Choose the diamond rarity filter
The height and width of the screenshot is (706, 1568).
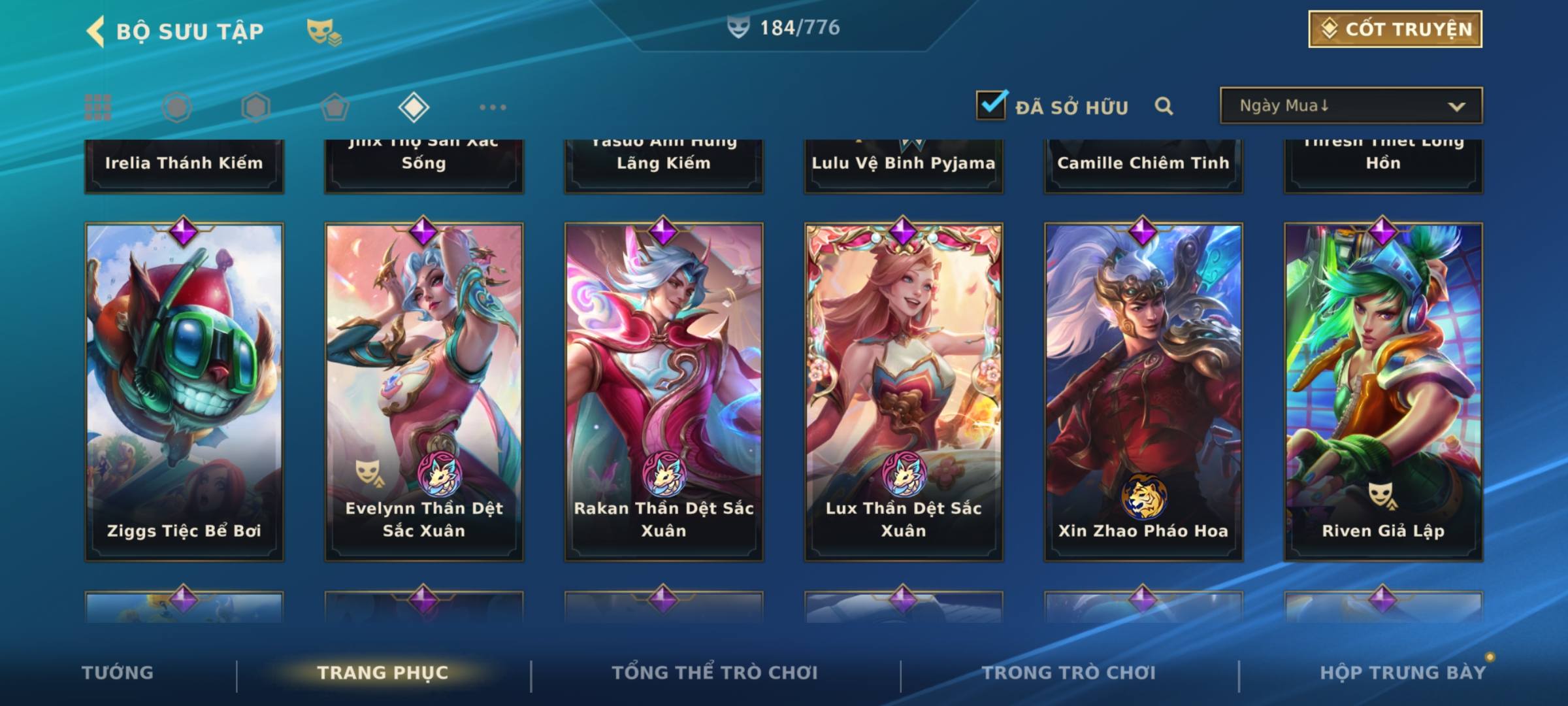(x=414, y=107)
